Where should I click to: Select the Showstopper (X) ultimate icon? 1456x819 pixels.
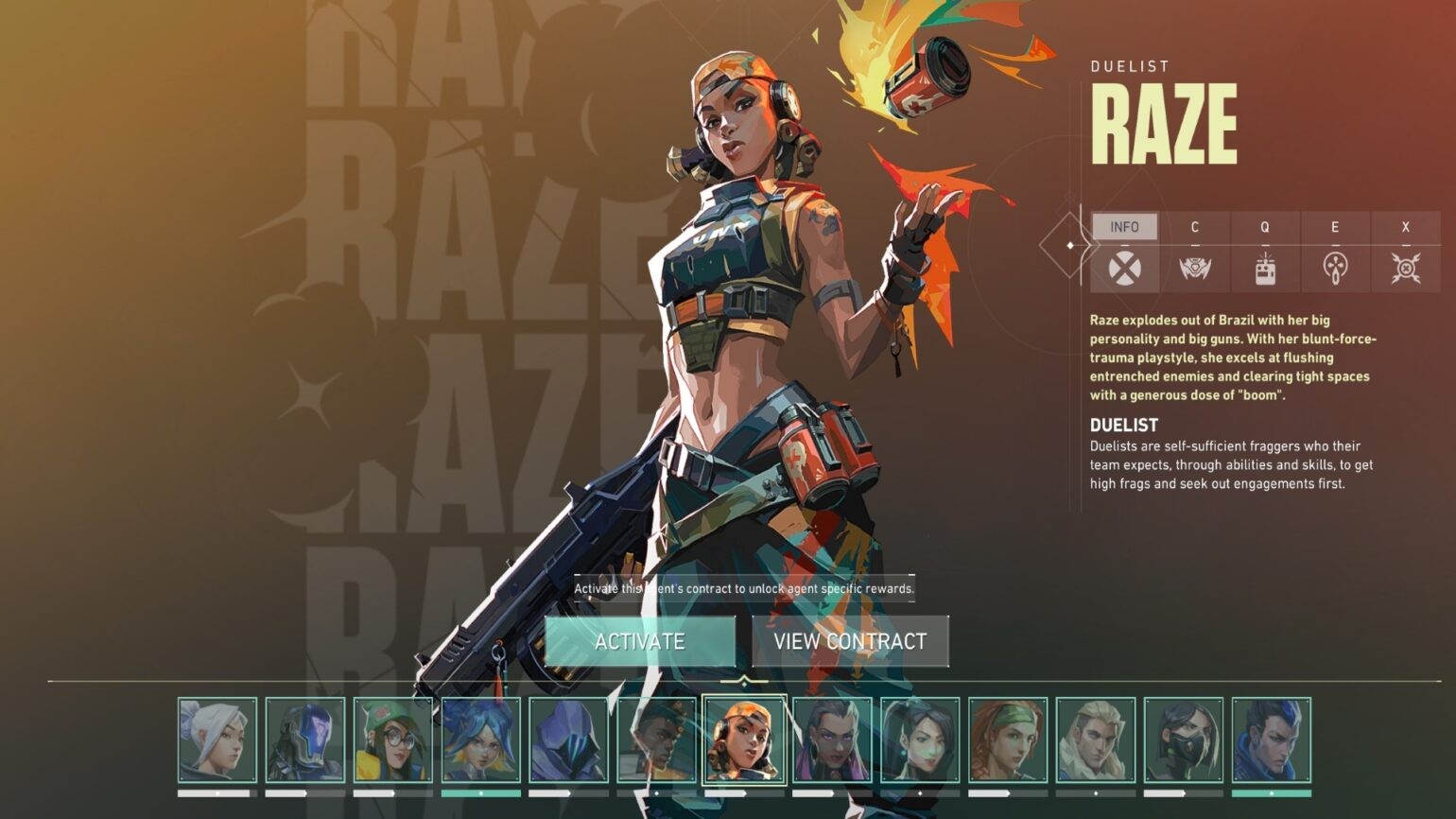[x=1406, y=268]
